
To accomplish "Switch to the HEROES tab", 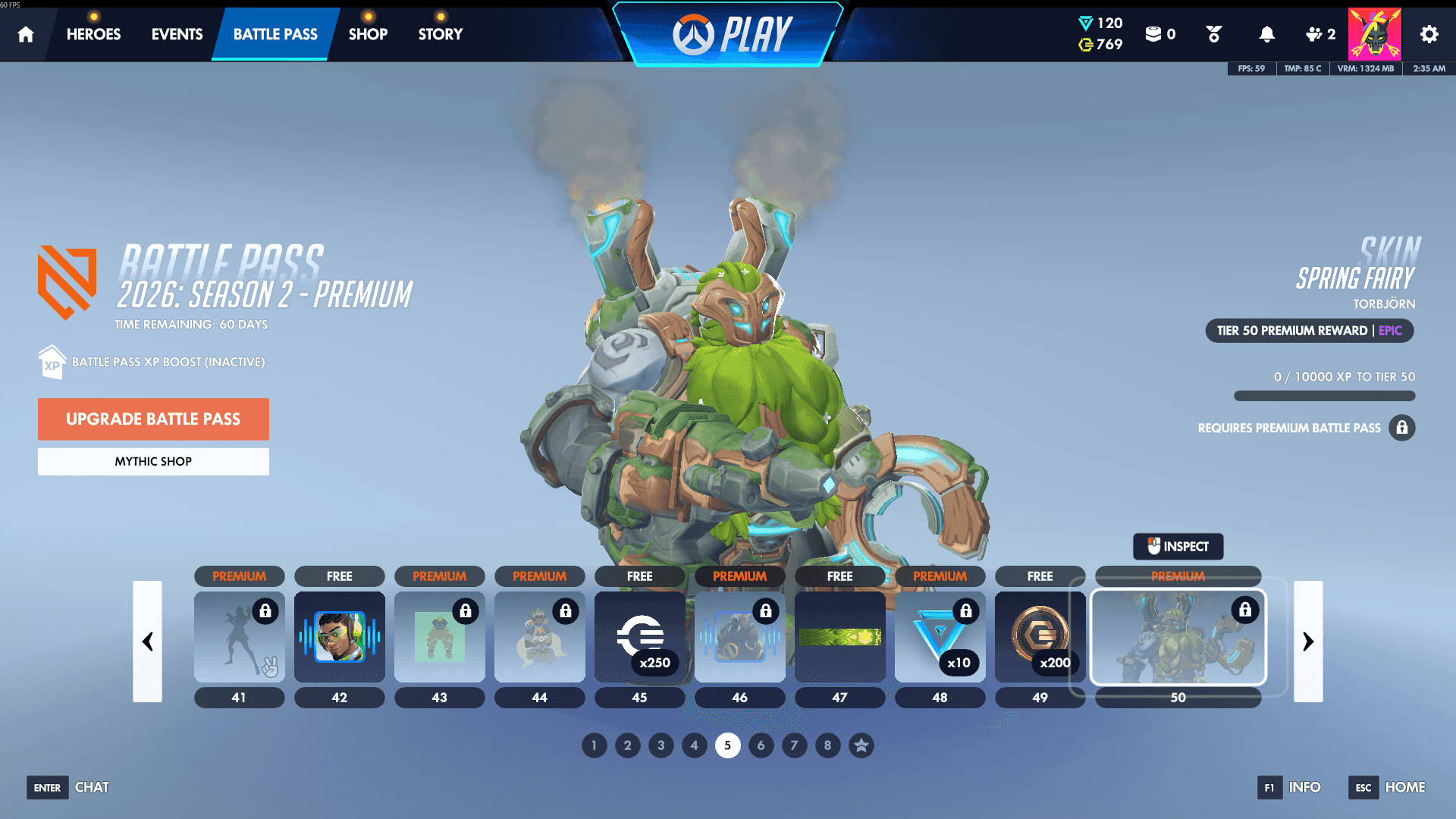I will (x=93, y=34).
